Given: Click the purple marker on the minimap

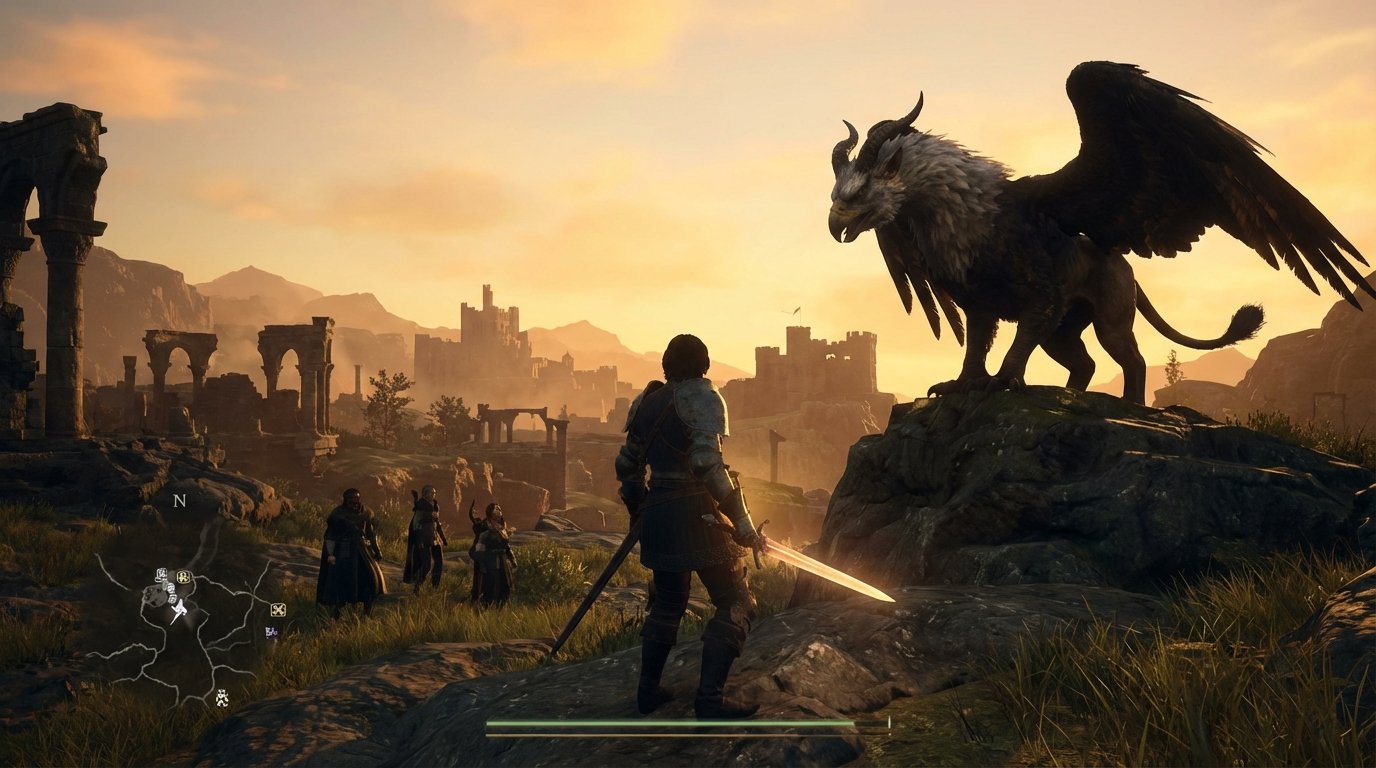Looking at the screenshot, I should [x=271, y=632].
